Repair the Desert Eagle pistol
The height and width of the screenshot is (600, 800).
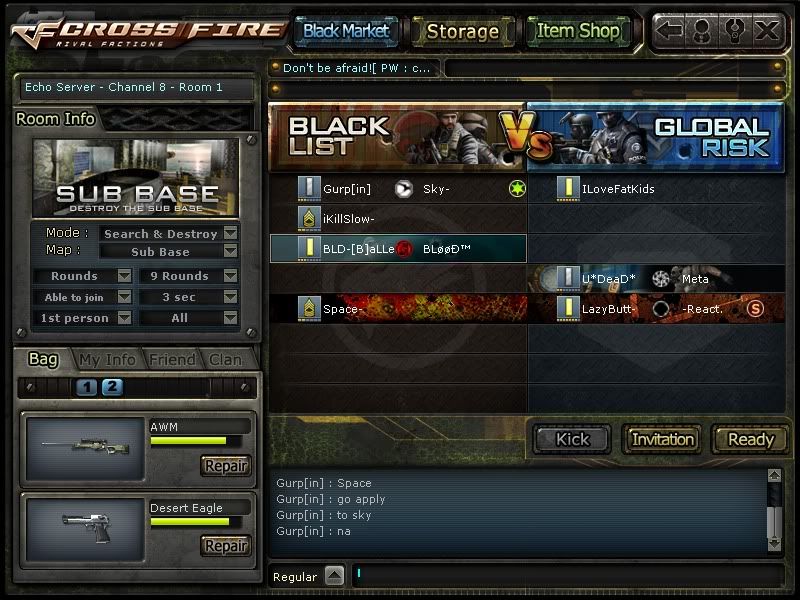click(x=225, y=546)
